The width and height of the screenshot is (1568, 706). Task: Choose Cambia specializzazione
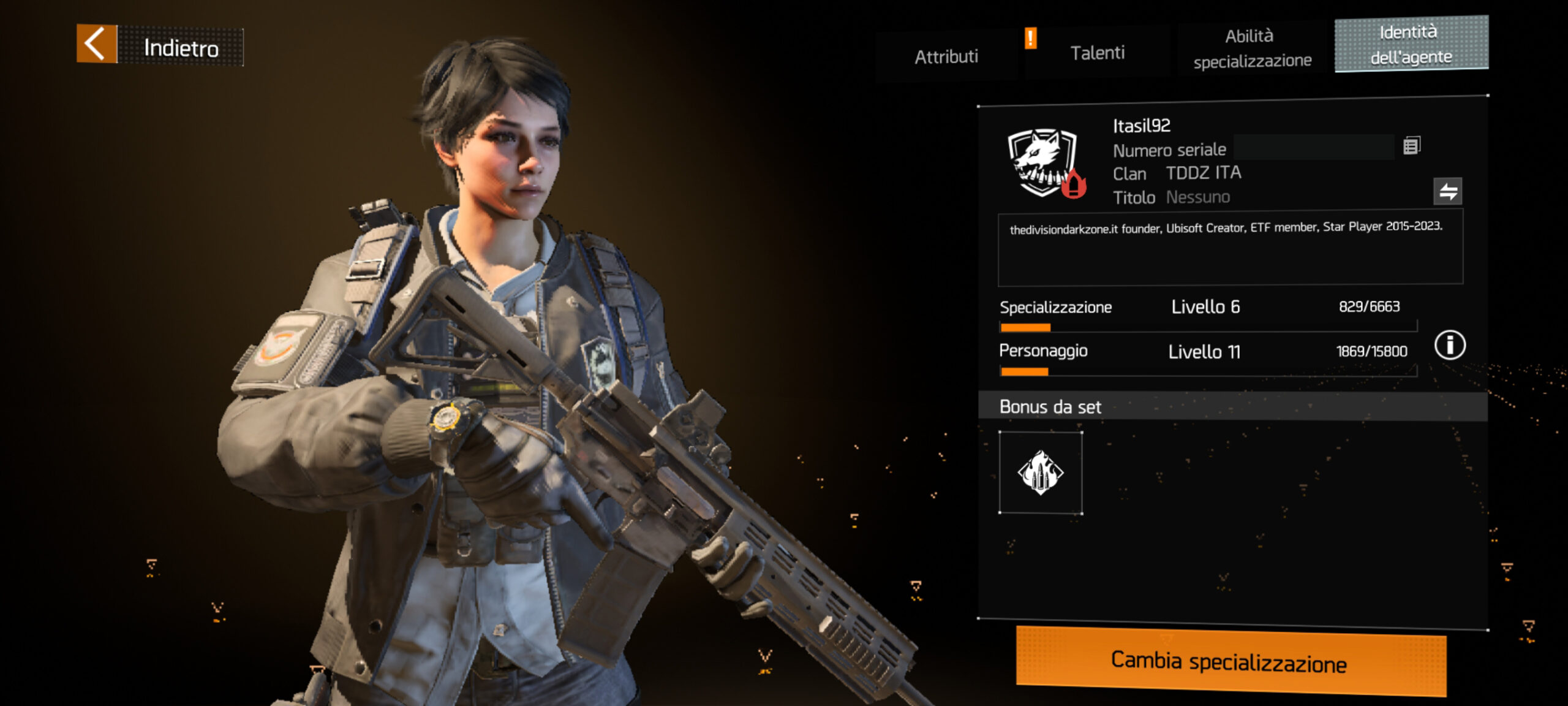[x=1230, y=662]
